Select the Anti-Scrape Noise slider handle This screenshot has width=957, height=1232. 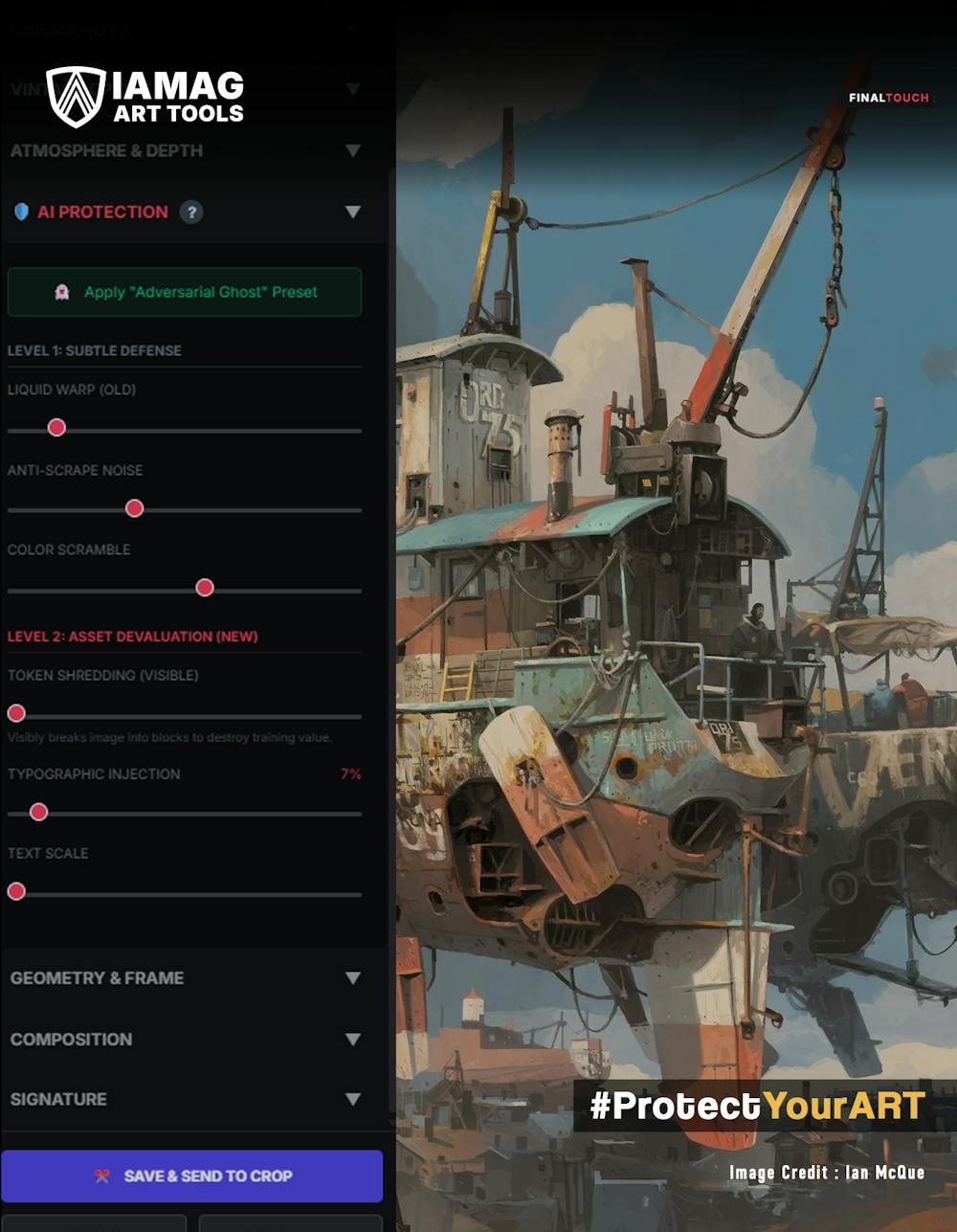[x=135, y=508]
